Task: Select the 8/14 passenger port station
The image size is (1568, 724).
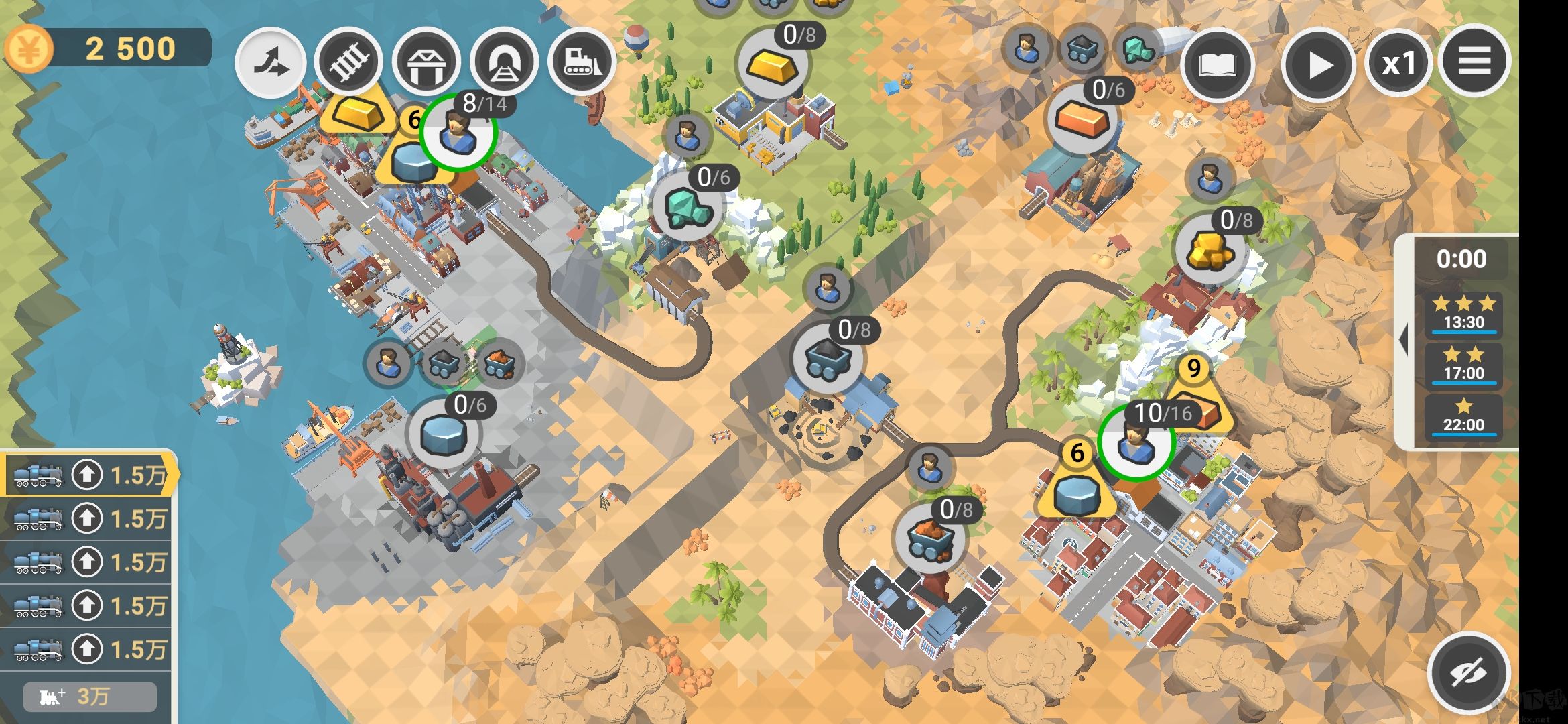Action: point(458,132)
